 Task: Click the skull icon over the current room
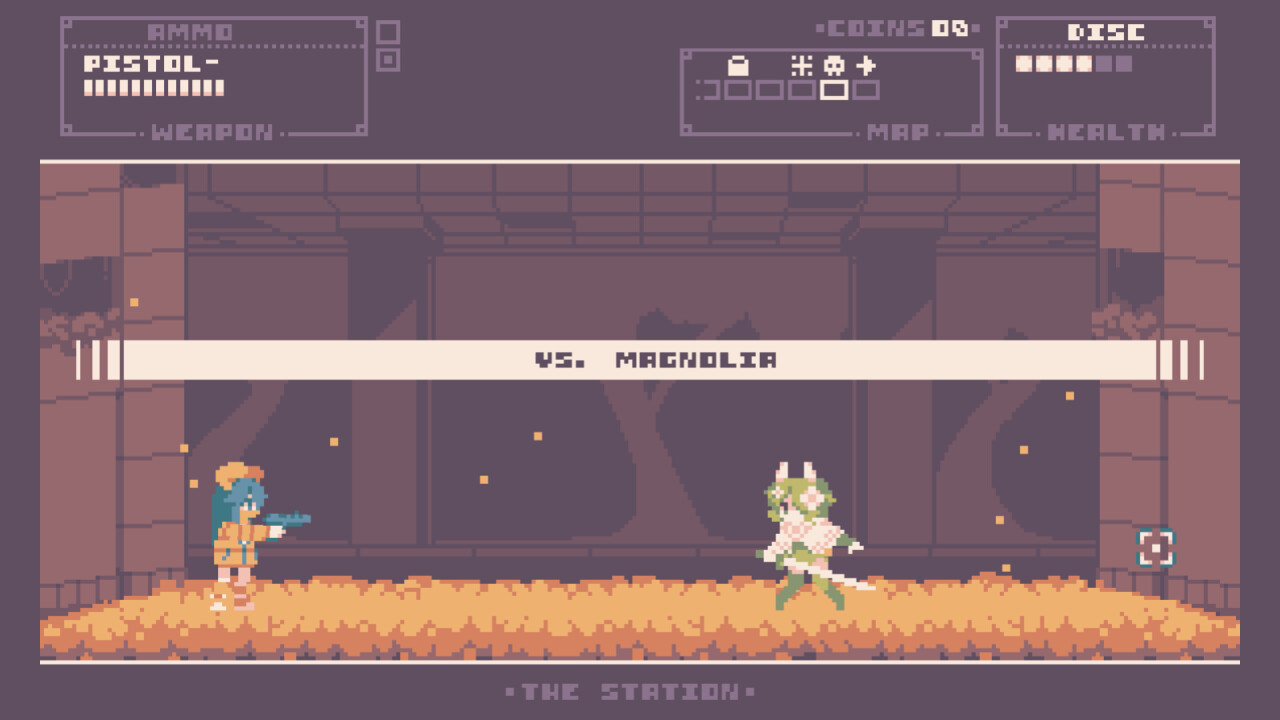tap(834, 64)
